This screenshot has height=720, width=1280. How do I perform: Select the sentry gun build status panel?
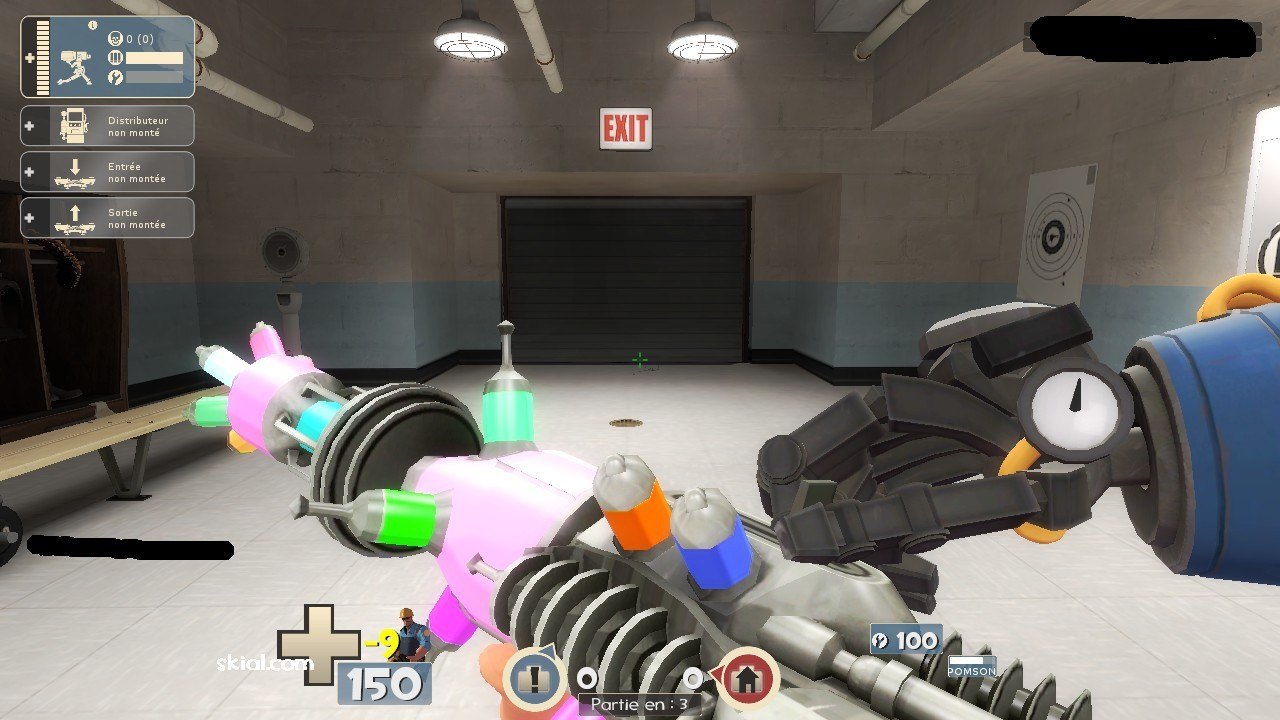click(x=108, y=57)
